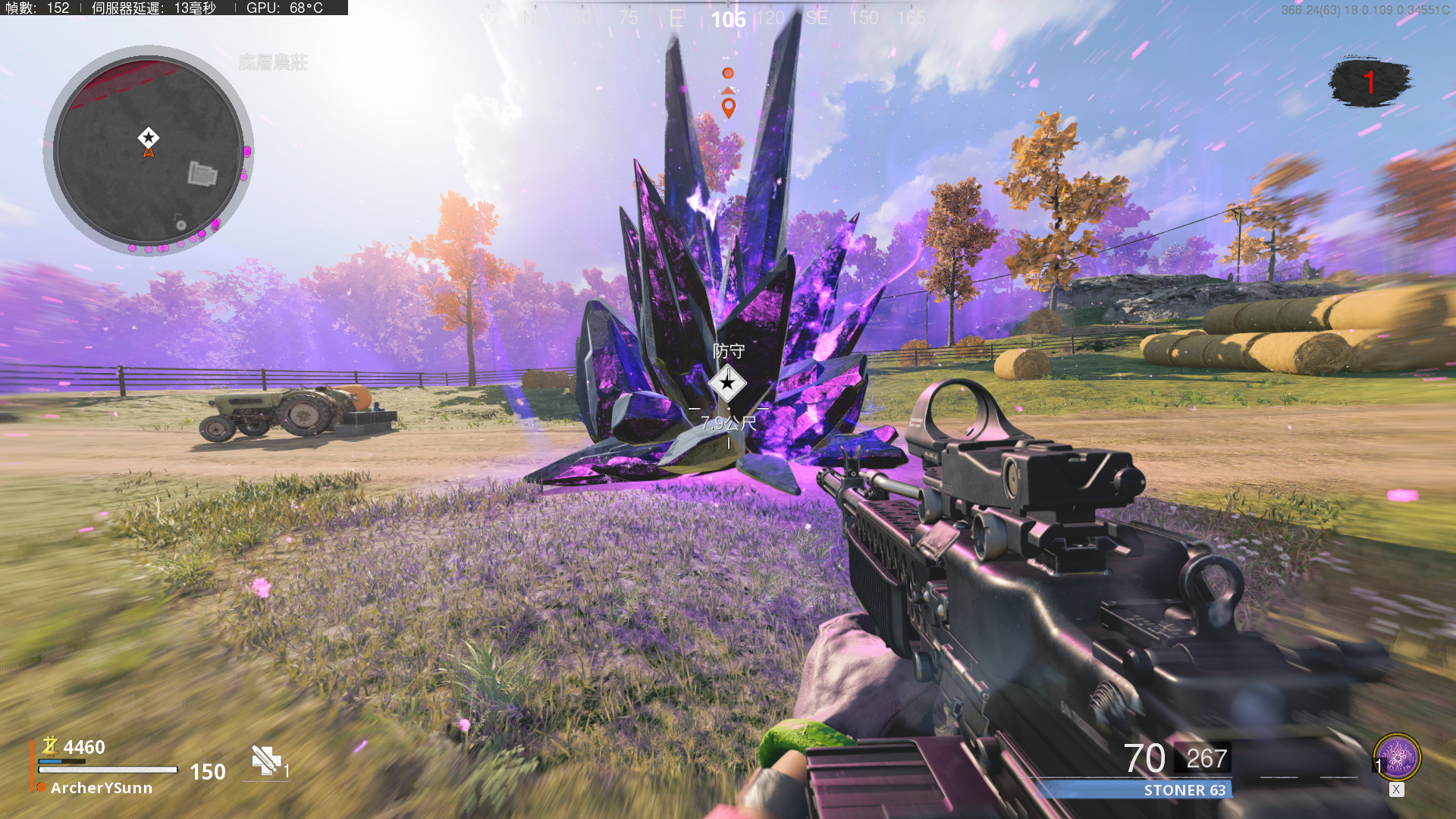Click the circular minimap
Screen dimensions: 1456x819
[x=149, y=152]
